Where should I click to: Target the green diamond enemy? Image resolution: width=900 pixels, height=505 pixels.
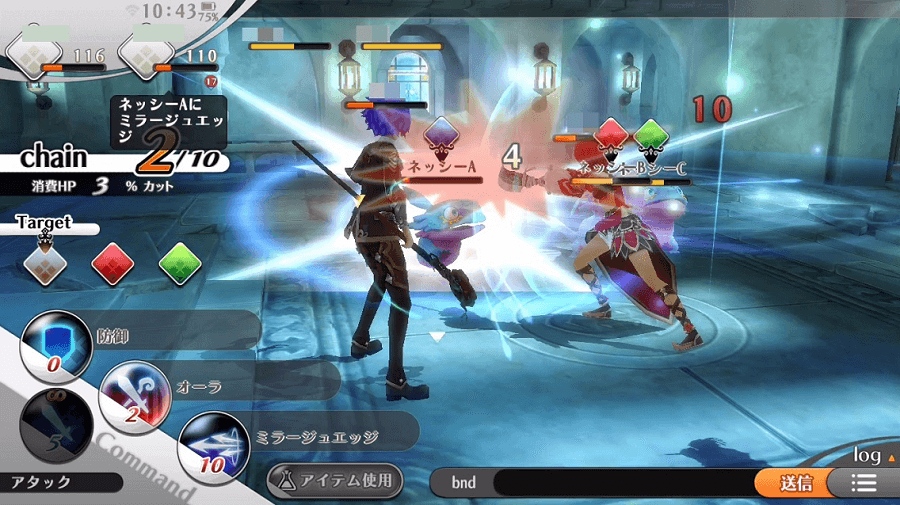point(180,263)
